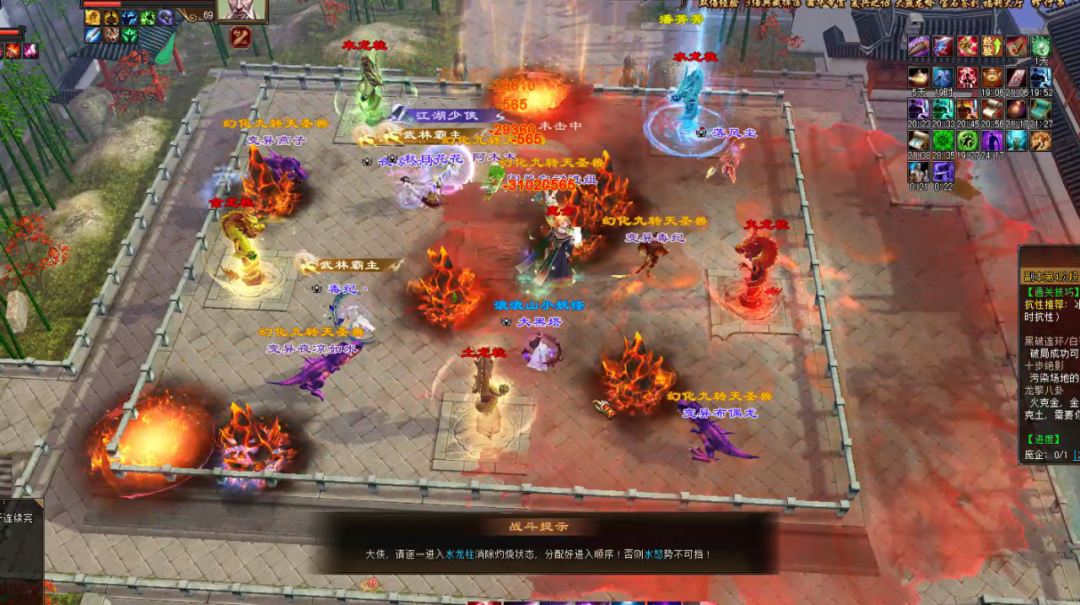Image resolution: width=1080 pixels, height=605 pixels.
Task: Select the purple skull buff on target
Action: [165, 17]
